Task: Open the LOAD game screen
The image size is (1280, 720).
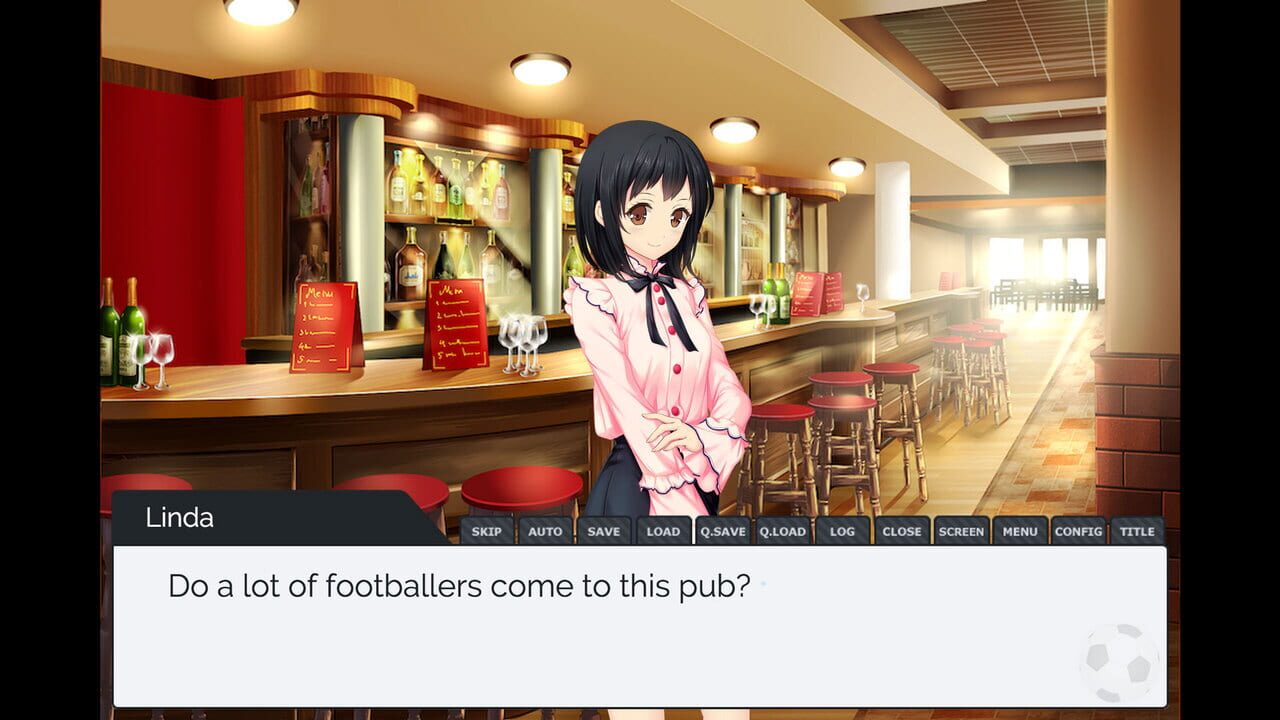Action: tap(663, 531)
